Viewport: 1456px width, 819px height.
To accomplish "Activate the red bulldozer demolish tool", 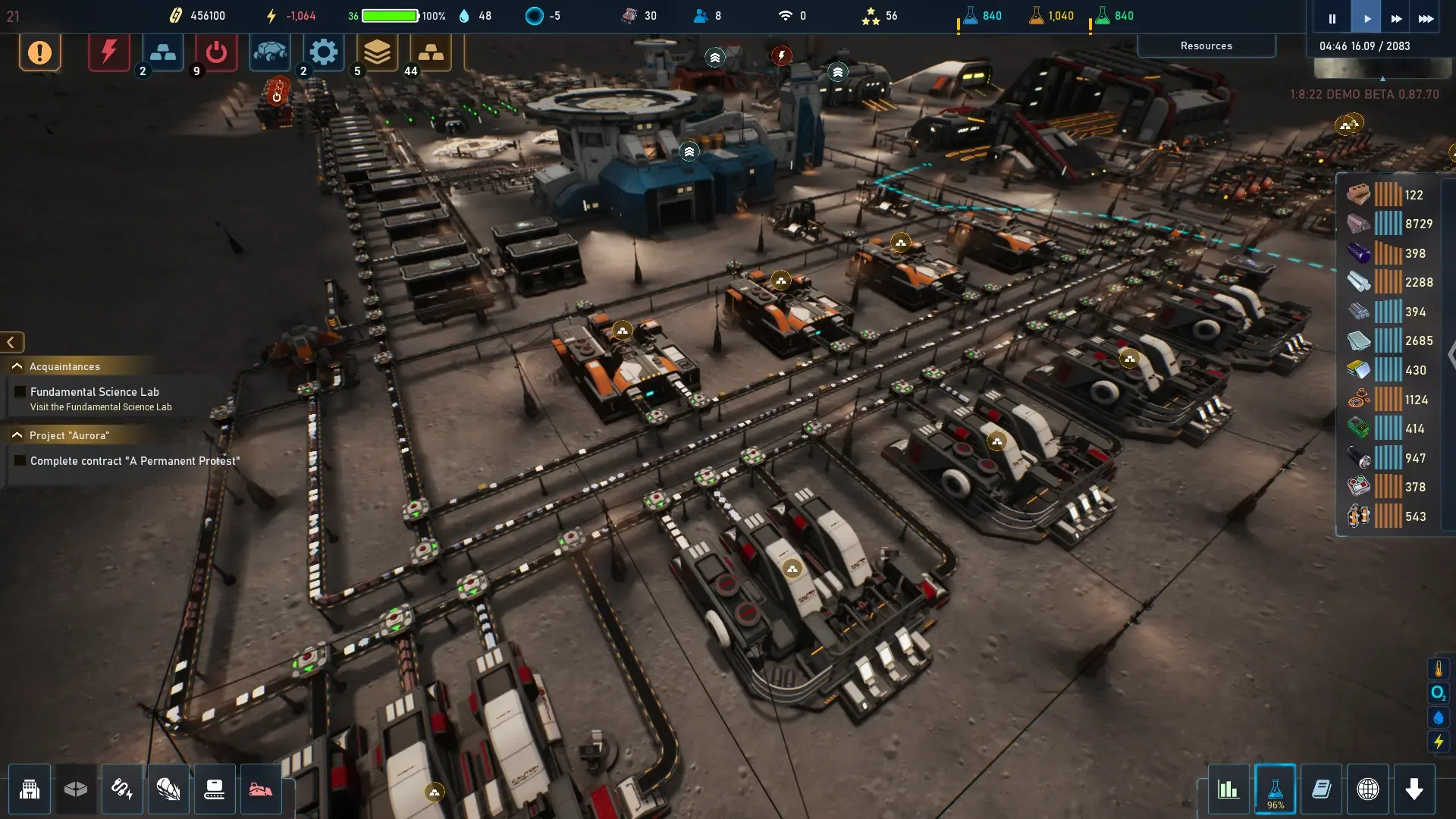I will [x=261, y=789].
